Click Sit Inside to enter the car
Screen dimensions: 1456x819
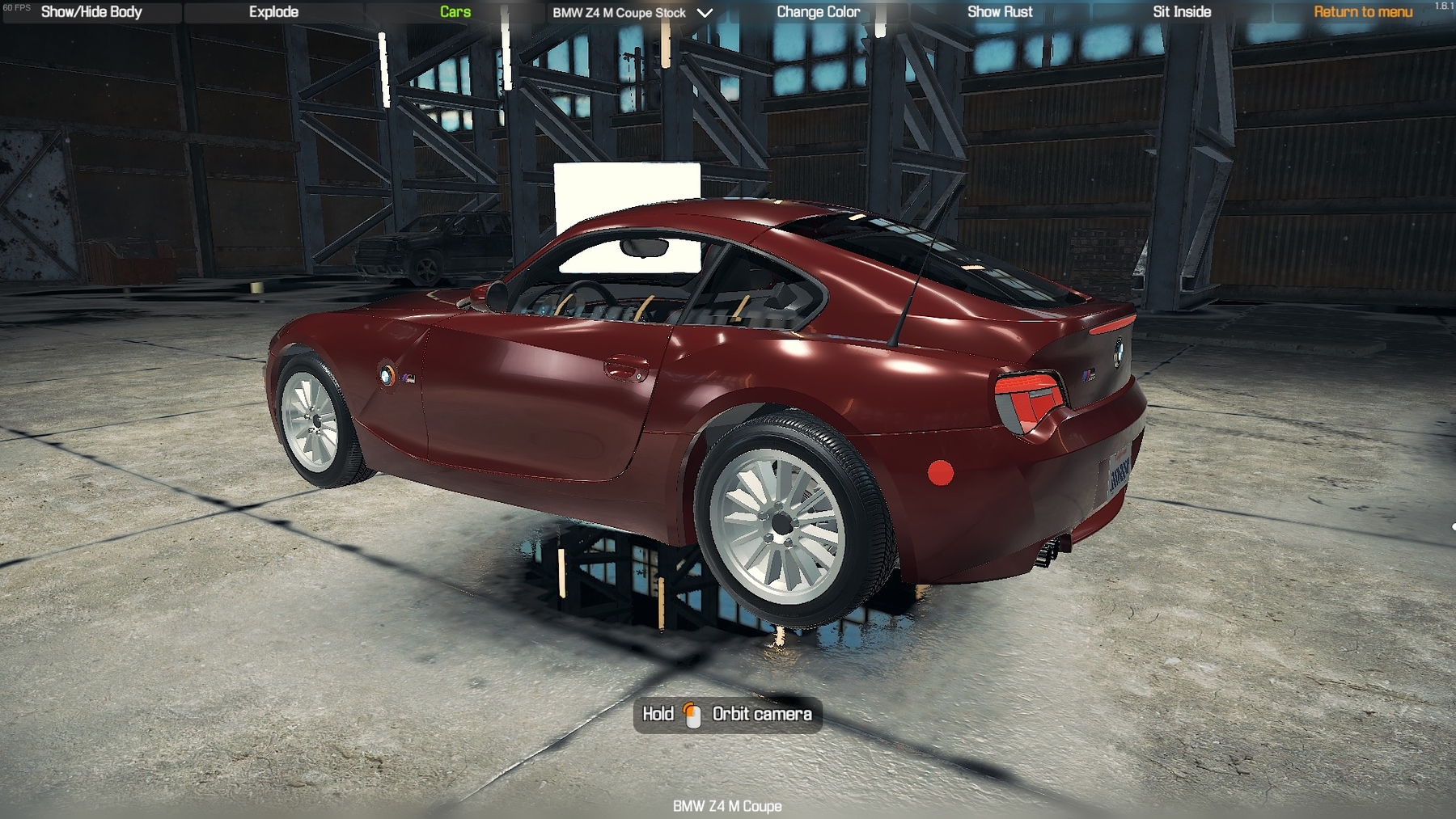point(1182,12)
